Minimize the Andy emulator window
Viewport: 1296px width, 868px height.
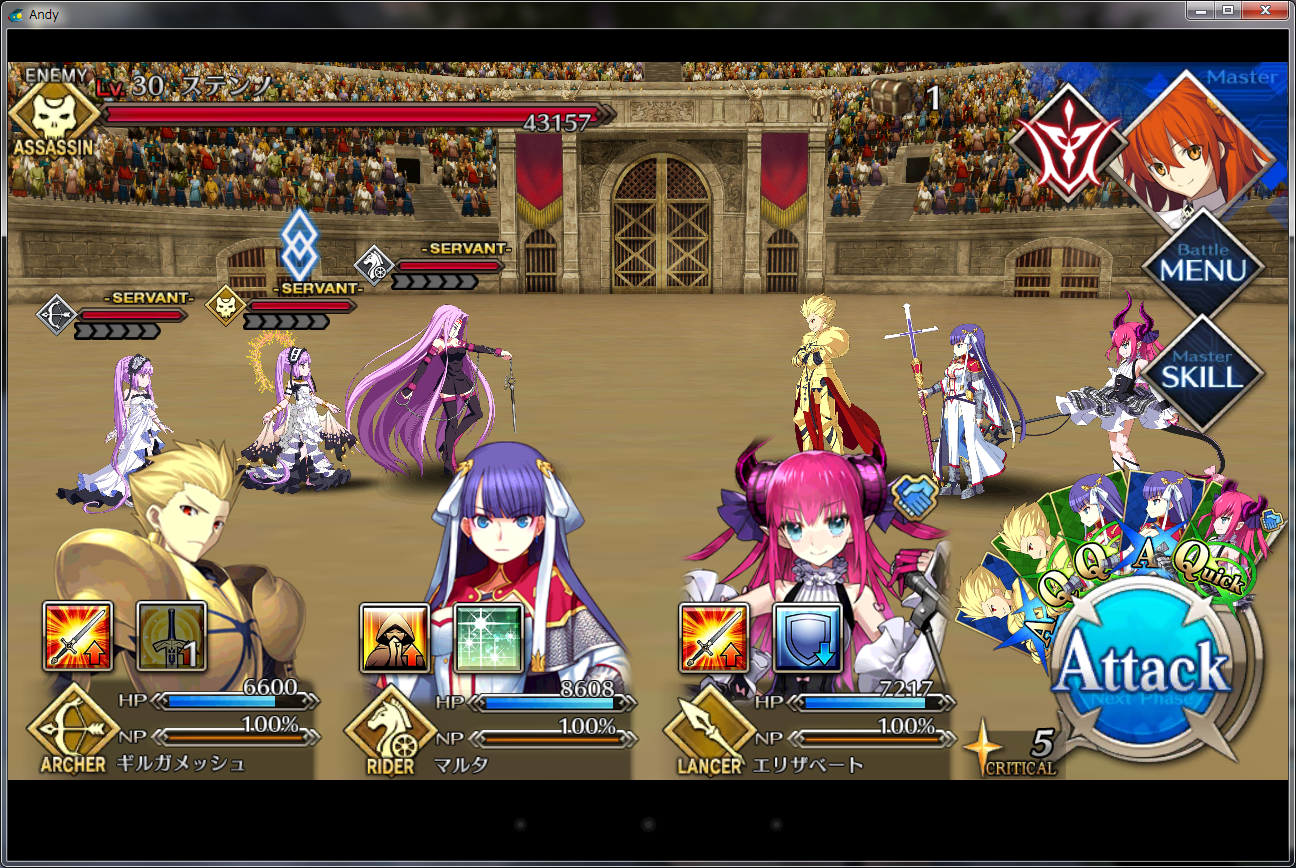click(x=1201, y=10)
